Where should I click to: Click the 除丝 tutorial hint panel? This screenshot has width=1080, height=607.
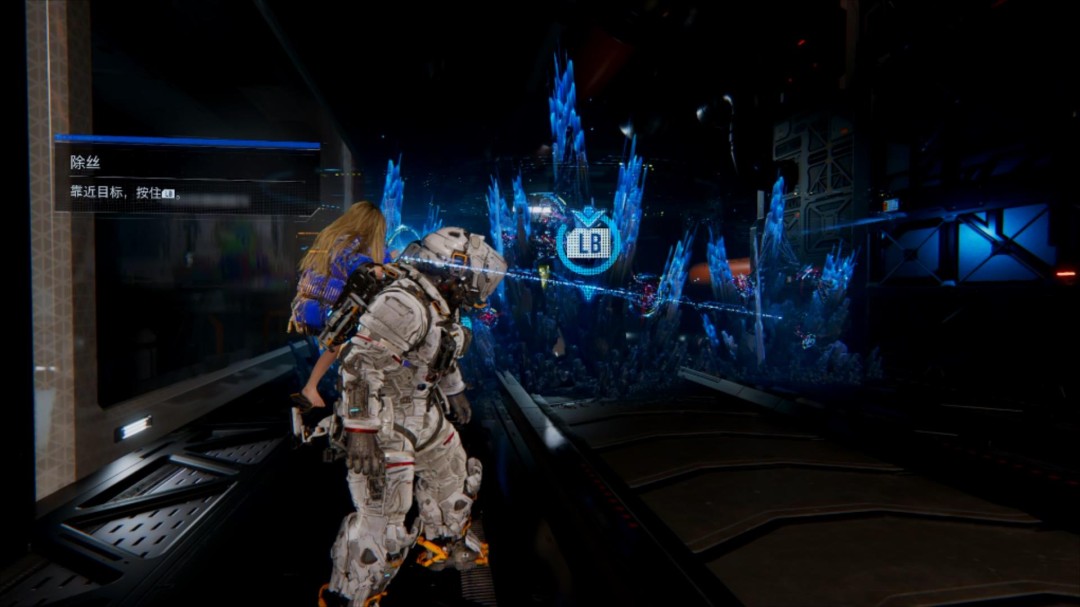coord(187,176)
